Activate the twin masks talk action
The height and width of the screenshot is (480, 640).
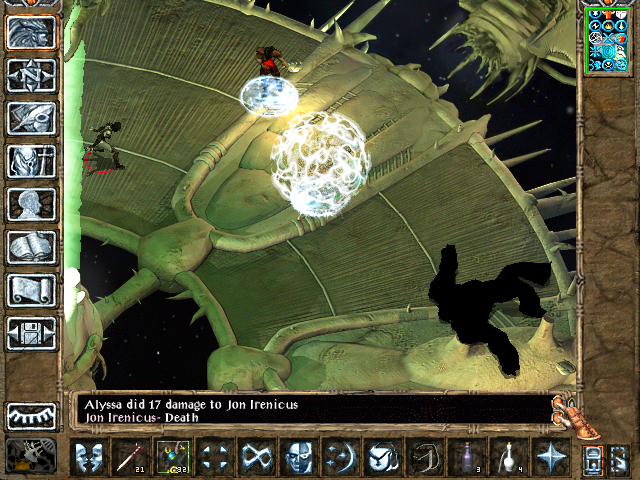point(88,457)
